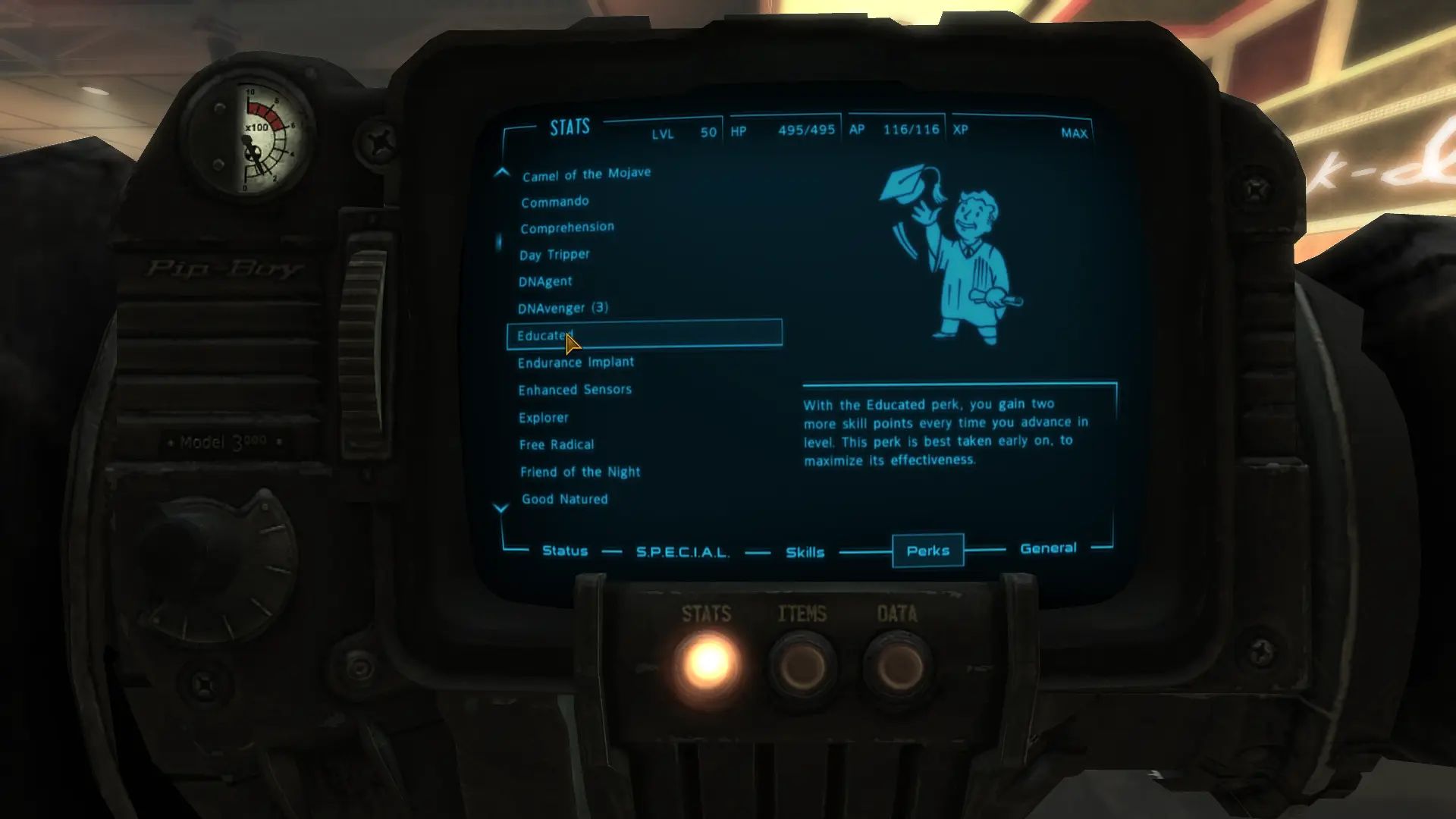Click the scroll-down chevron below Good Natured

tap(500, 508)
